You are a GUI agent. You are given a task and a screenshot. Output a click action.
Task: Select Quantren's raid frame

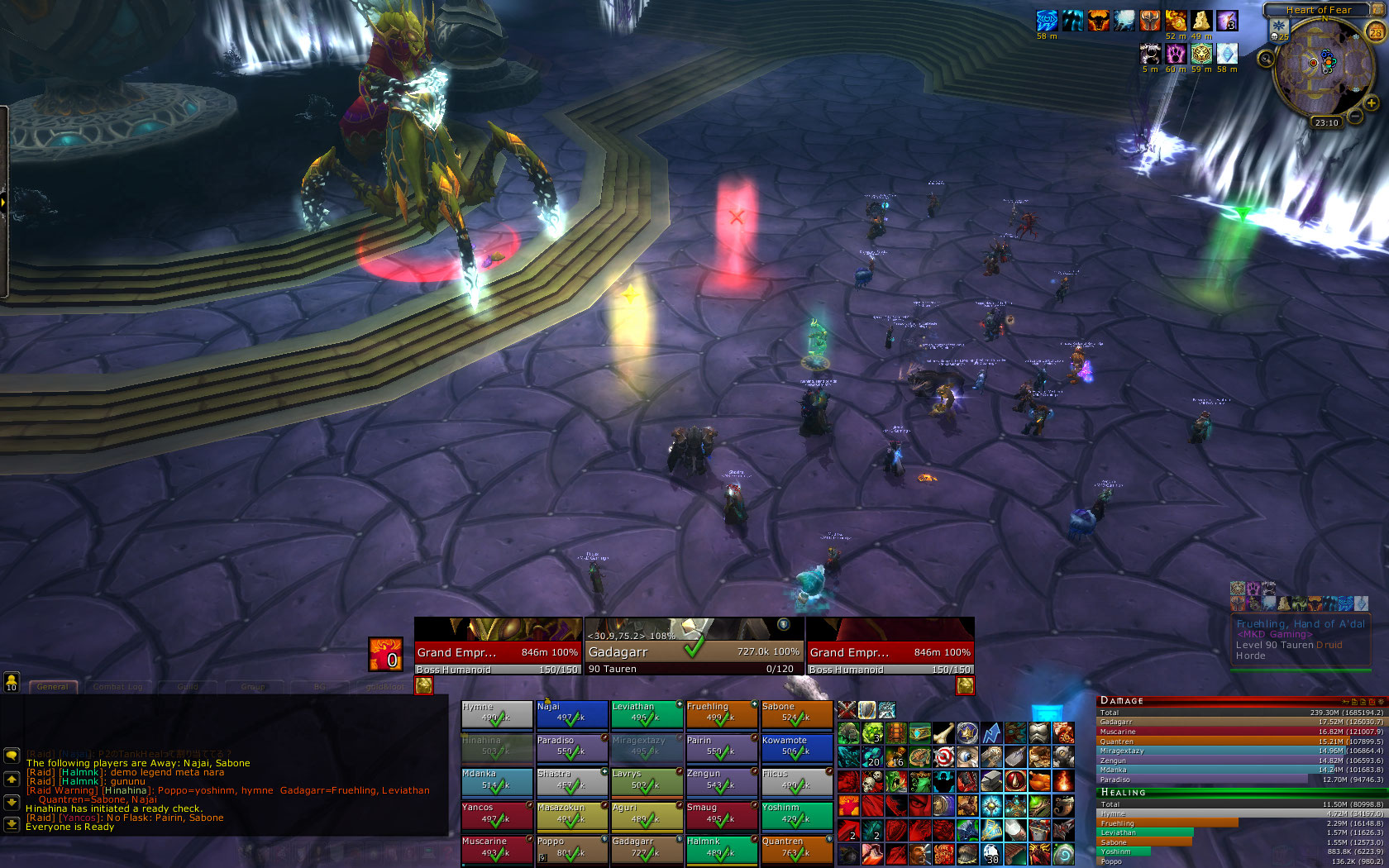click(796, 849)
